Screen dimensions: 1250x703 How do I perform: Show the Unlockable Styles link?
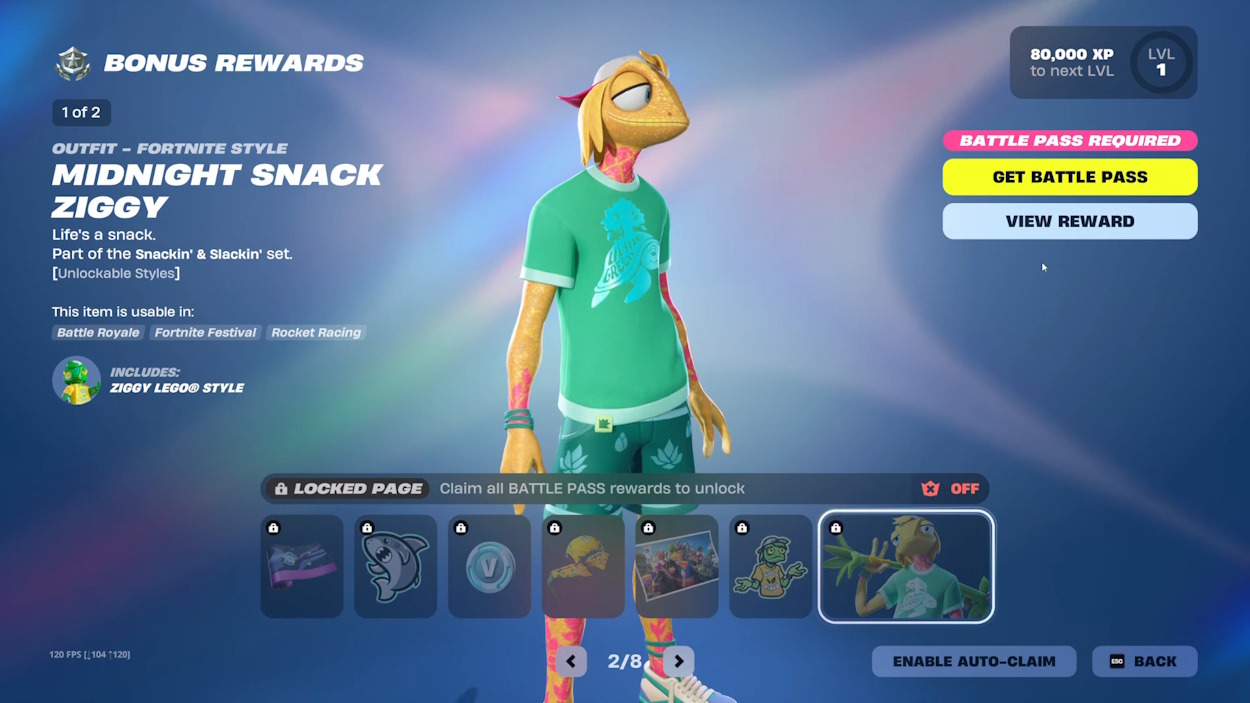(x=117, y=273)
